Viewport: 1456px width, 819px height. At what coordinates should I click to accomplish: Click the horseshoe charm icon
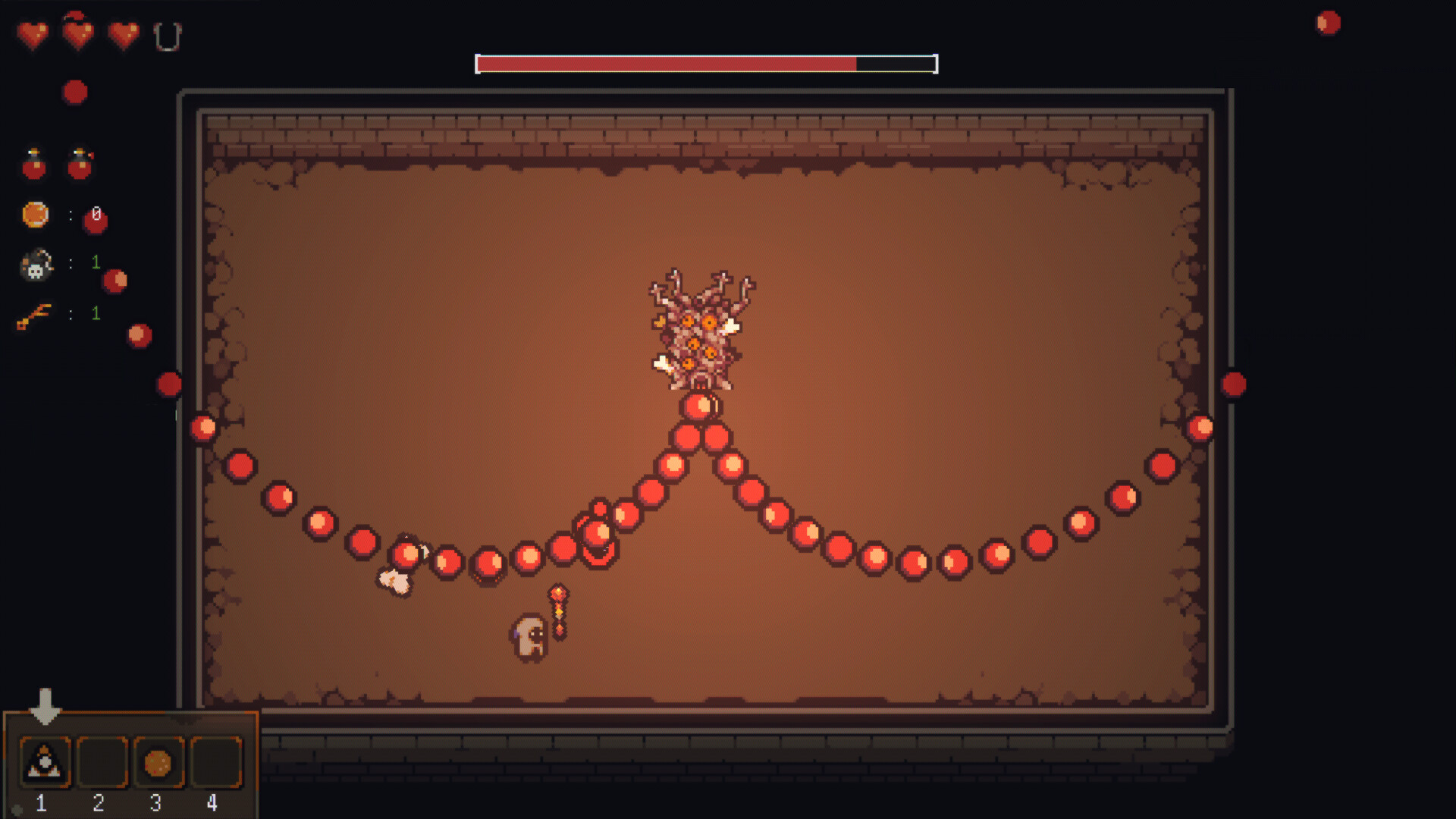[x=168, y=36]
